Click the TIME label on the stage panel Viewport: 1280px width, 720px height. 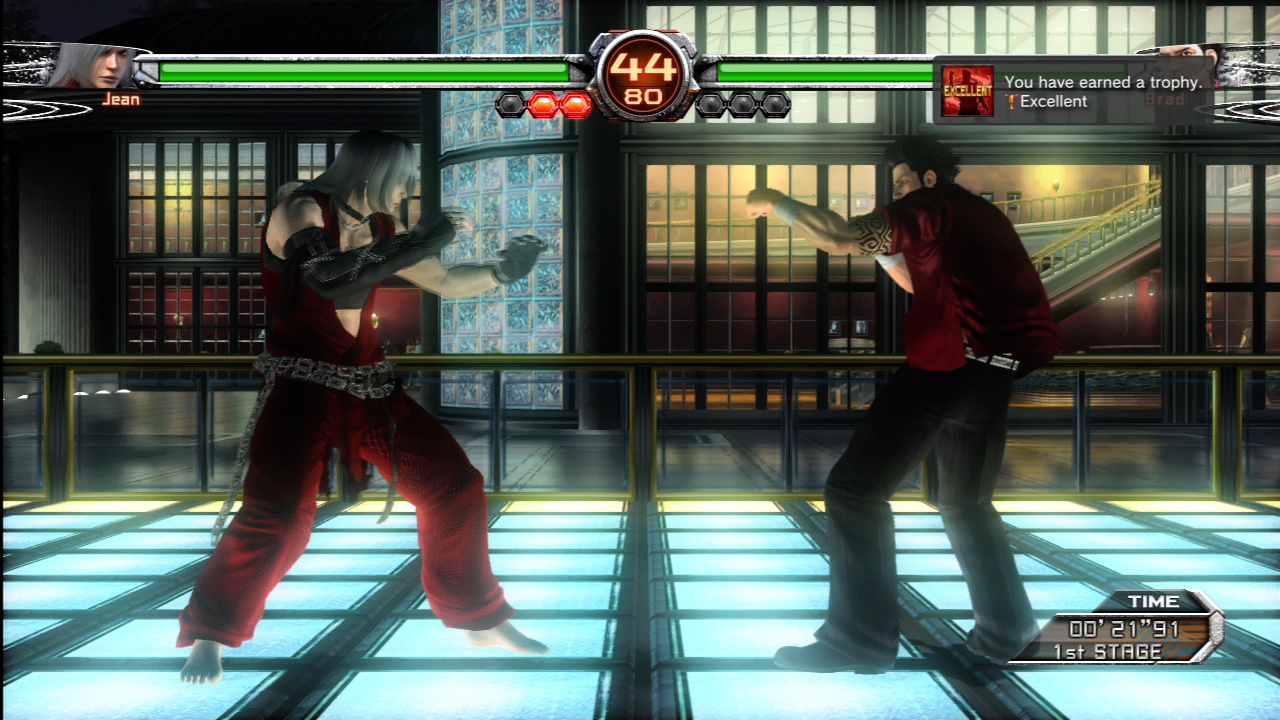(1152, 602)
